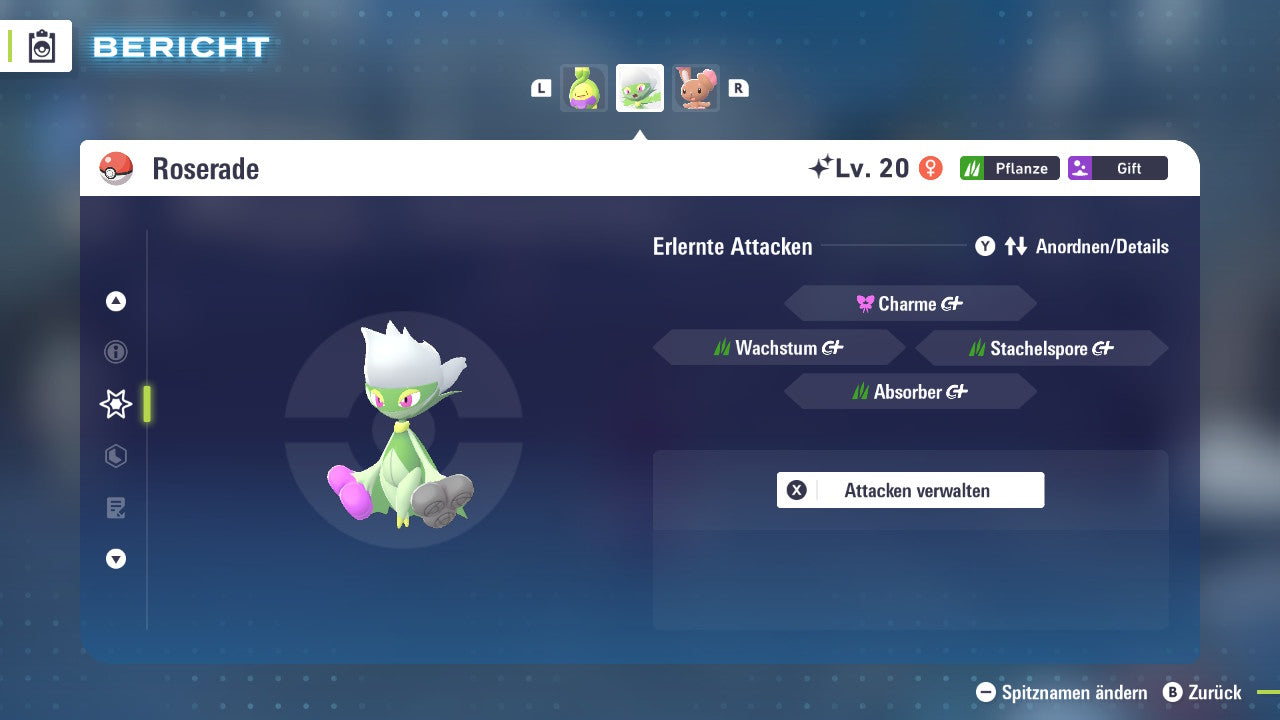Click the green selection indicator bar in sidebar
This screenshot has height=720, width=1280.
click(x=148, y=404)
